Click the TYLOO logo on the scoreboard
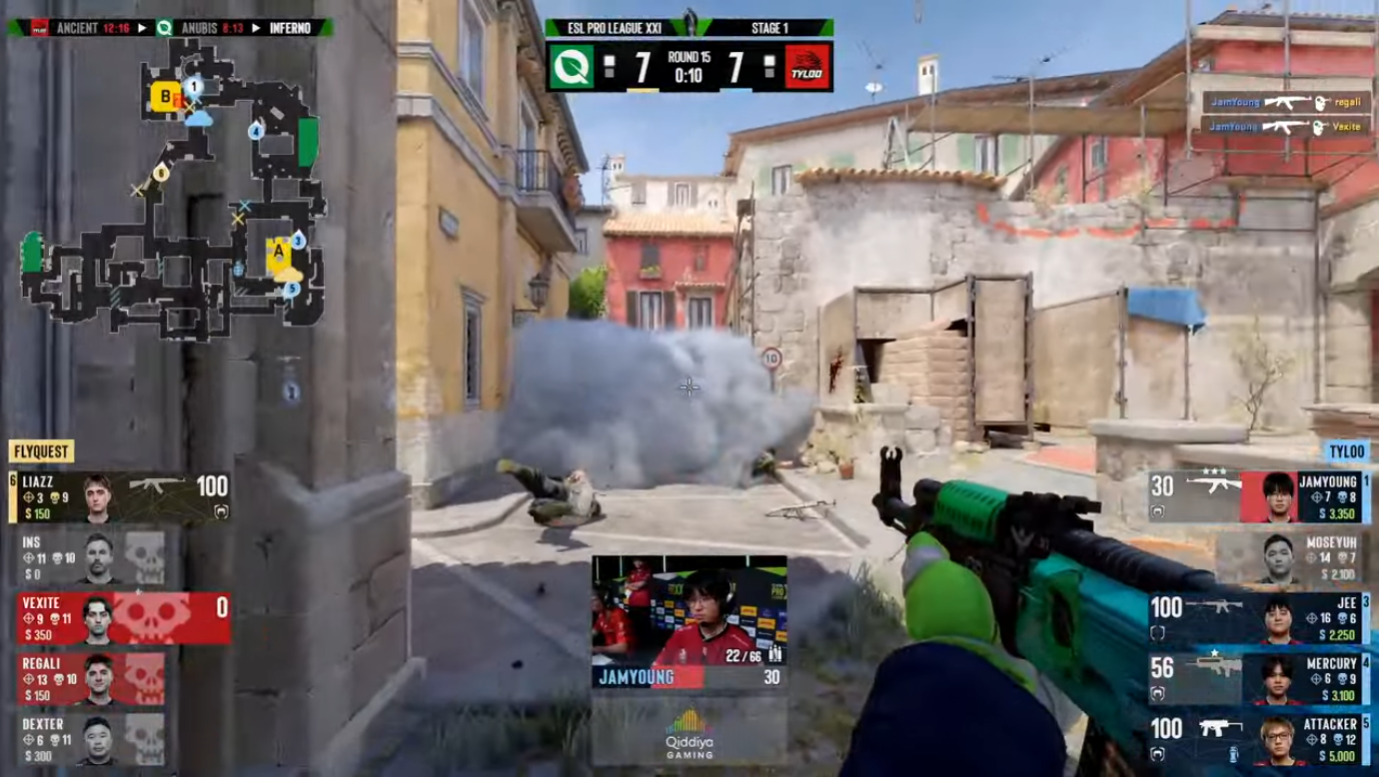Viewport: 1379px width, 777px height. click(x=807, y=67)
